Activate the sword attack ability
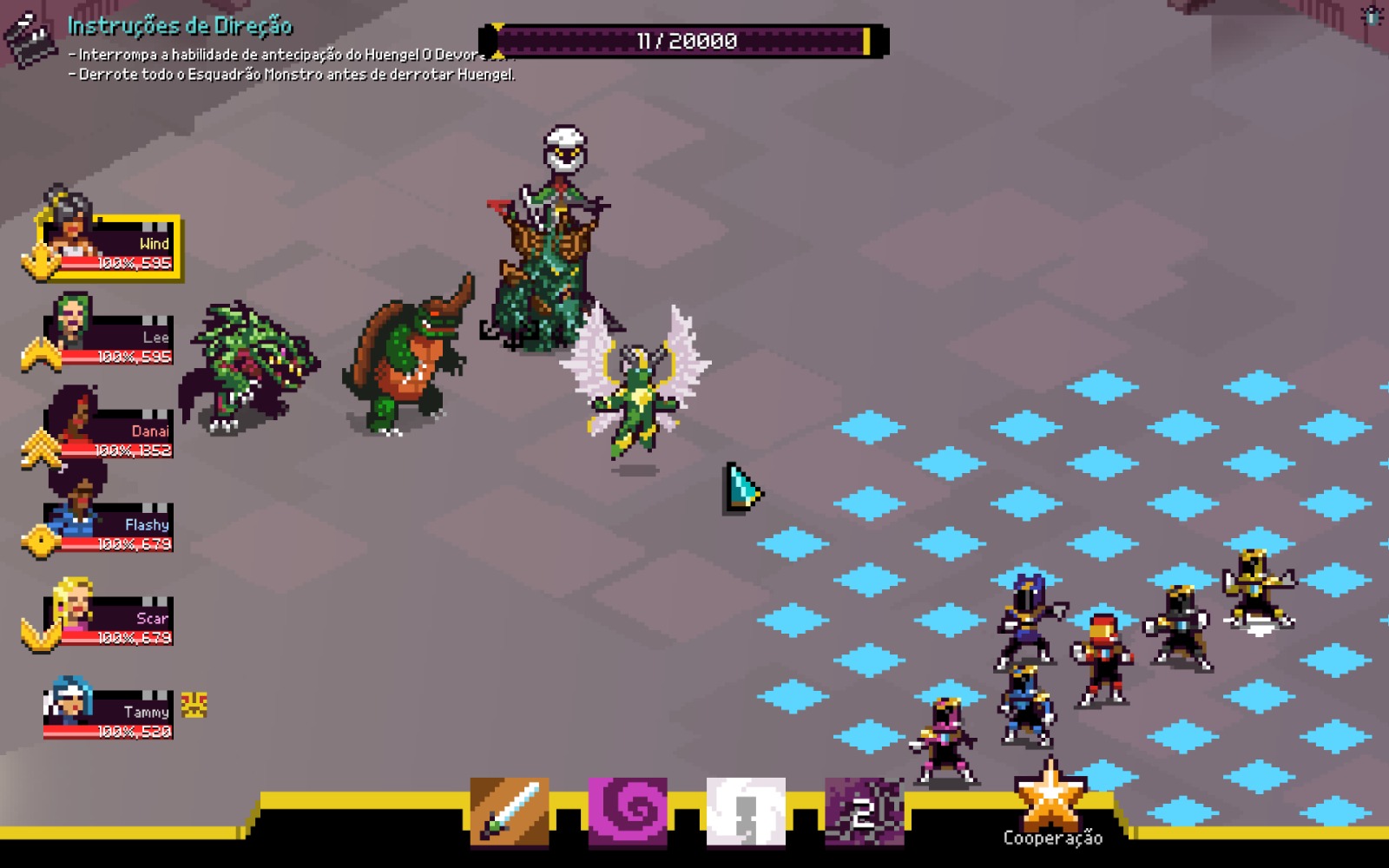 (510, 812)
